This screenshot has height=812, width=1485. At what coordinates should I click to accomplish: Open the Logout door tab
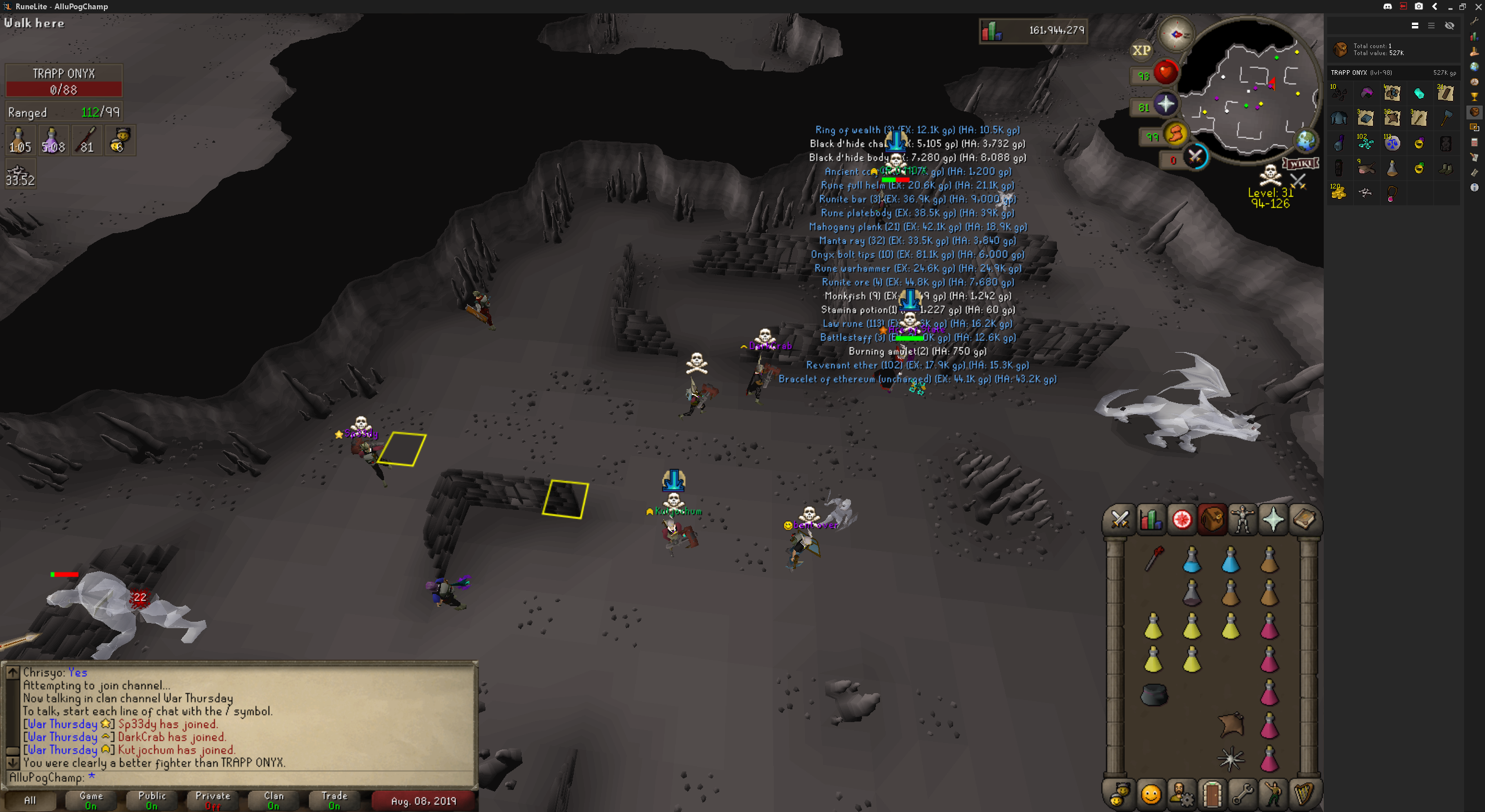(1212, 794)
